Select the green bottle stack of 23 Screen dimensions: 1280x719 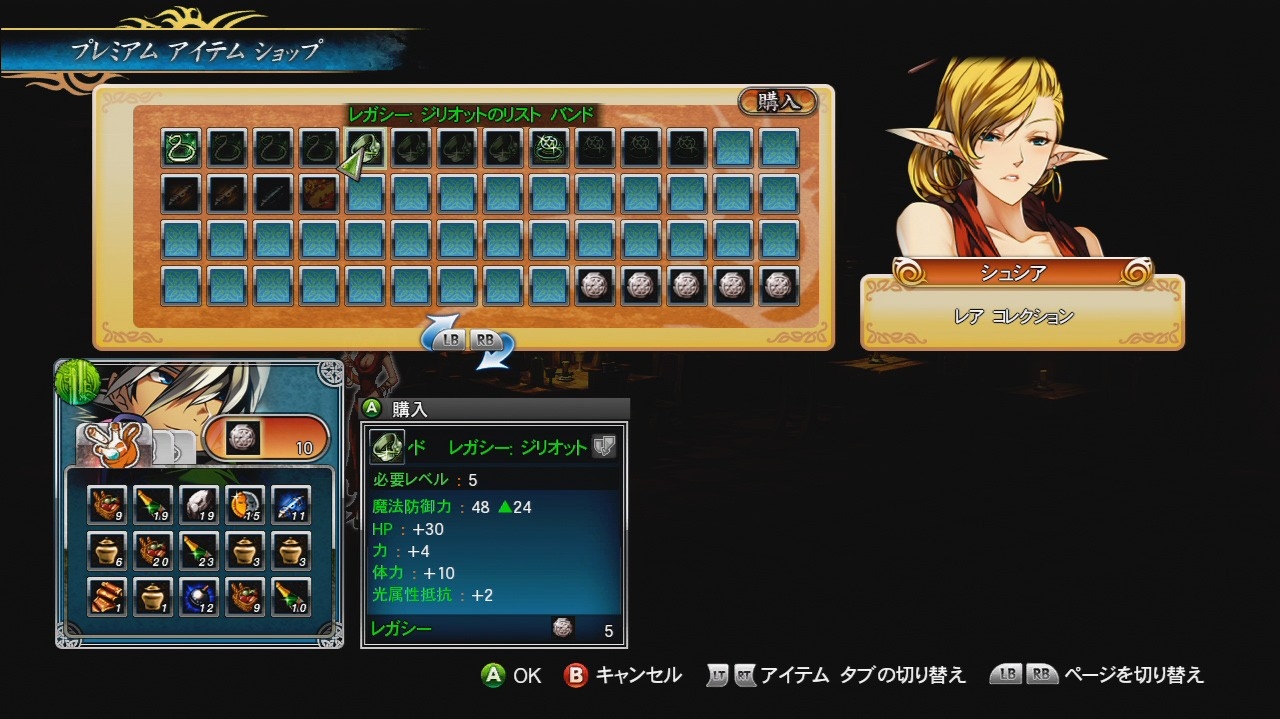click(x=199, y=551)
